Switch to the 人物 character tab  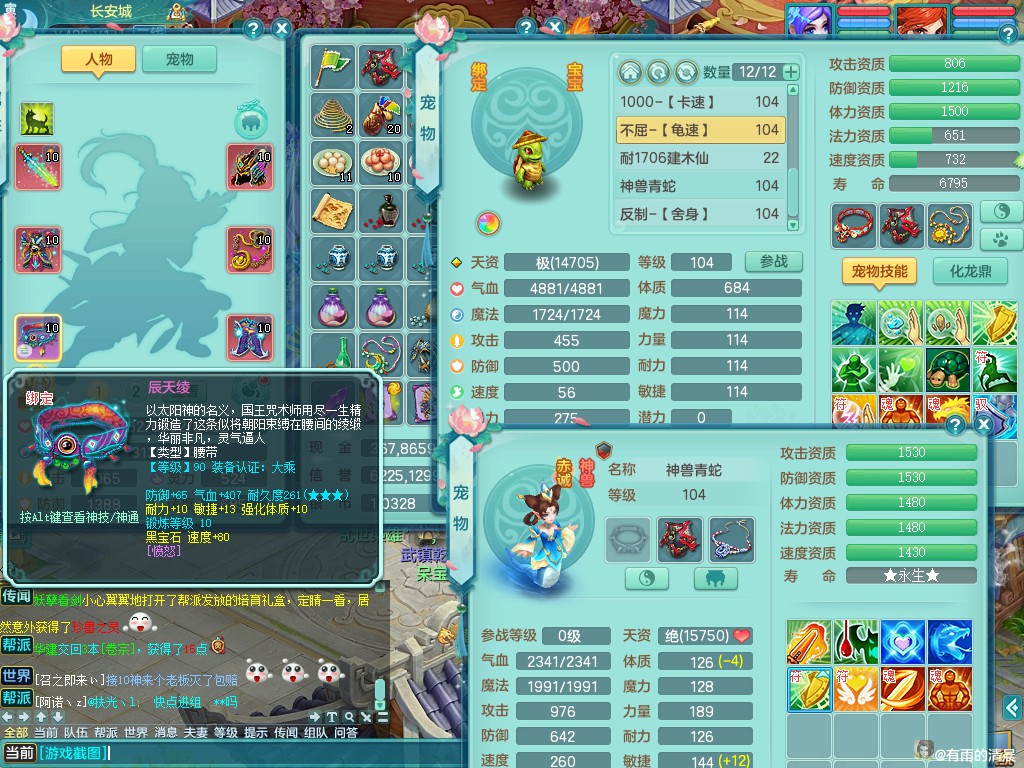pyautogui.click(x=98, y=59)
